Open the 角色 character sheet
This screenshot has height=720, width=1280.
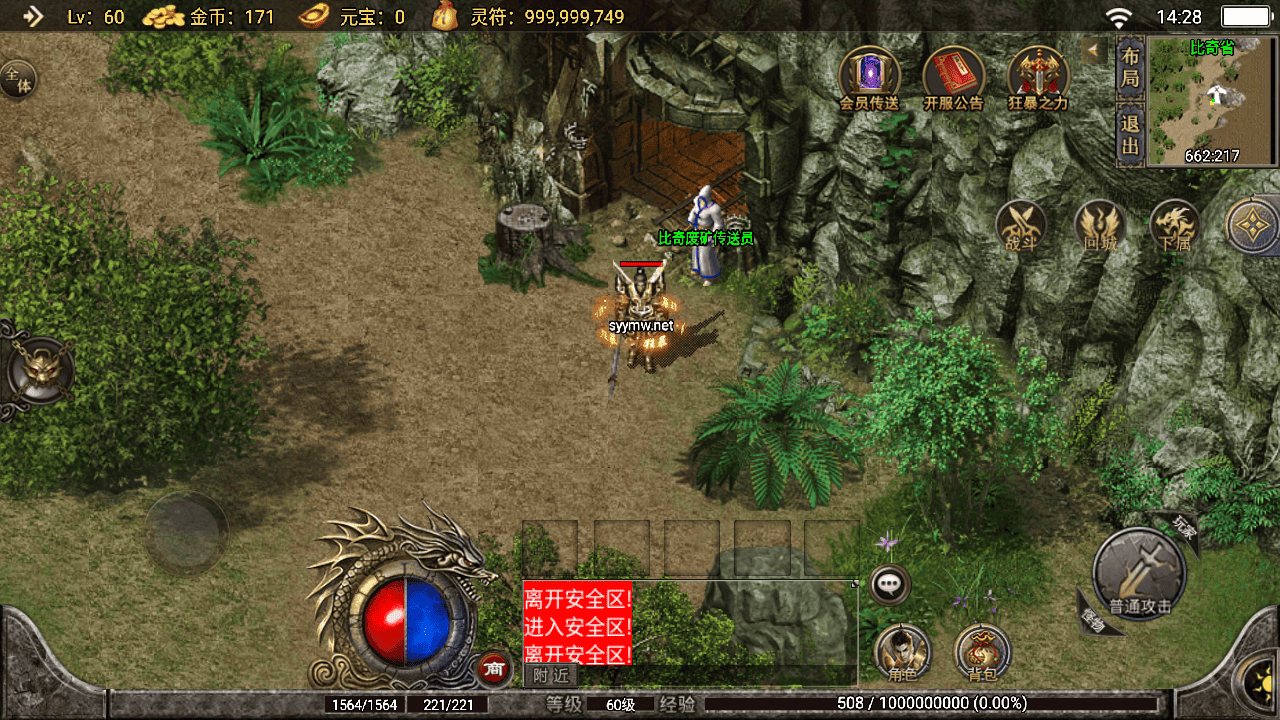coord(902,653)
